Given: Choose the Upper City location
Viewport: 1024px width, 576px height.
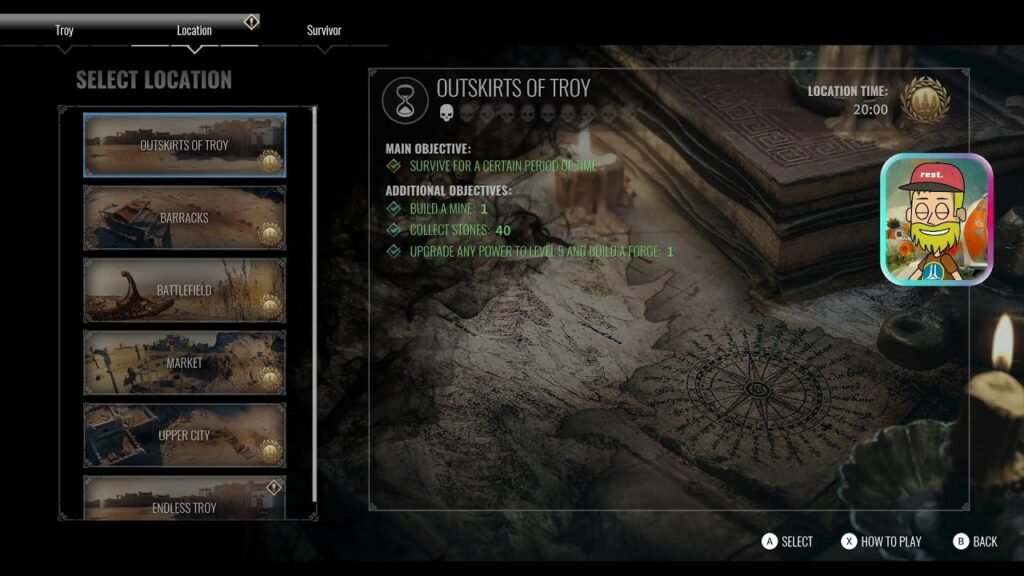Looking at the screenshot, I should (x=184, y=435).
